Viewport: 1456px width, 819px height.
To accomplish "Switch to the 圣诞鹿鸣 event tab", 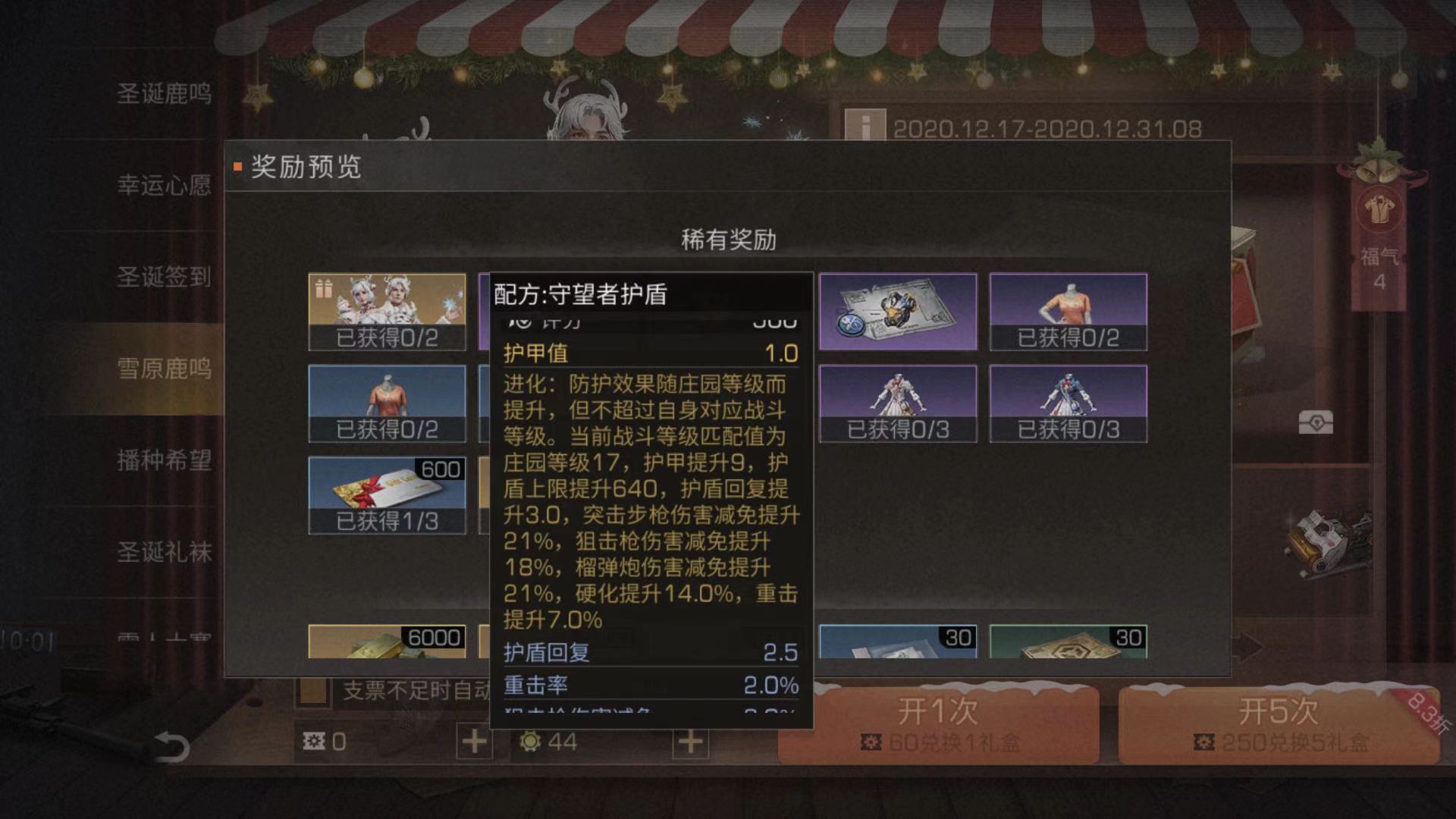I will coord(164,93).
